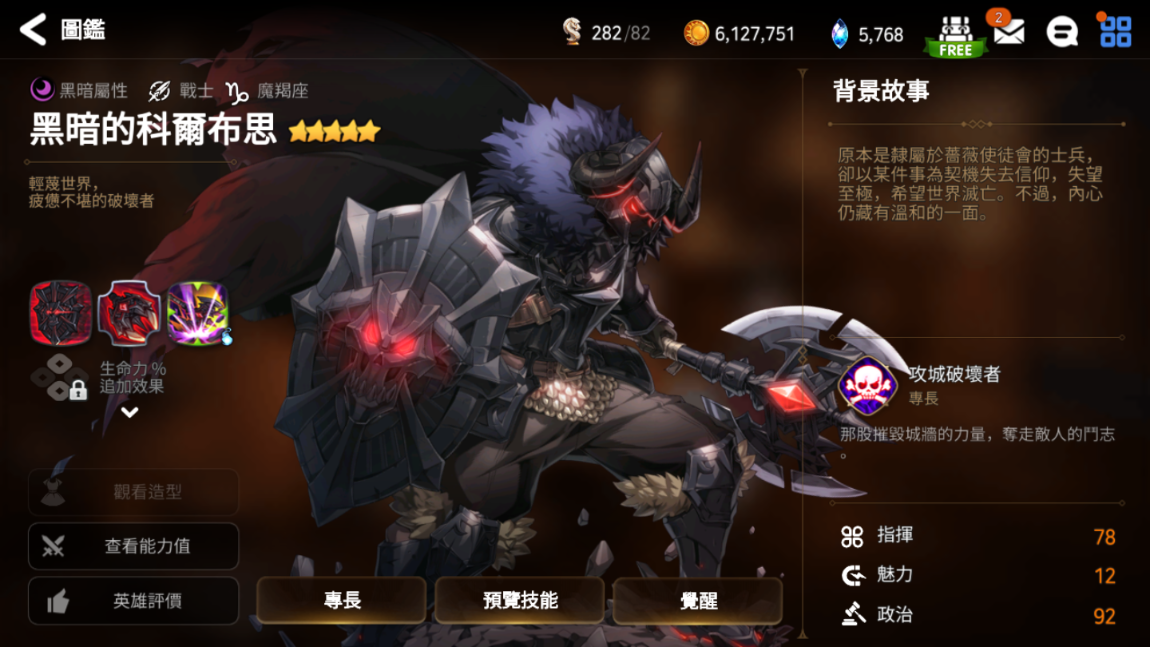The image size is (1150, 647).
Task: Tap the blue crystal currency icon
Action: tap(840, 34)
